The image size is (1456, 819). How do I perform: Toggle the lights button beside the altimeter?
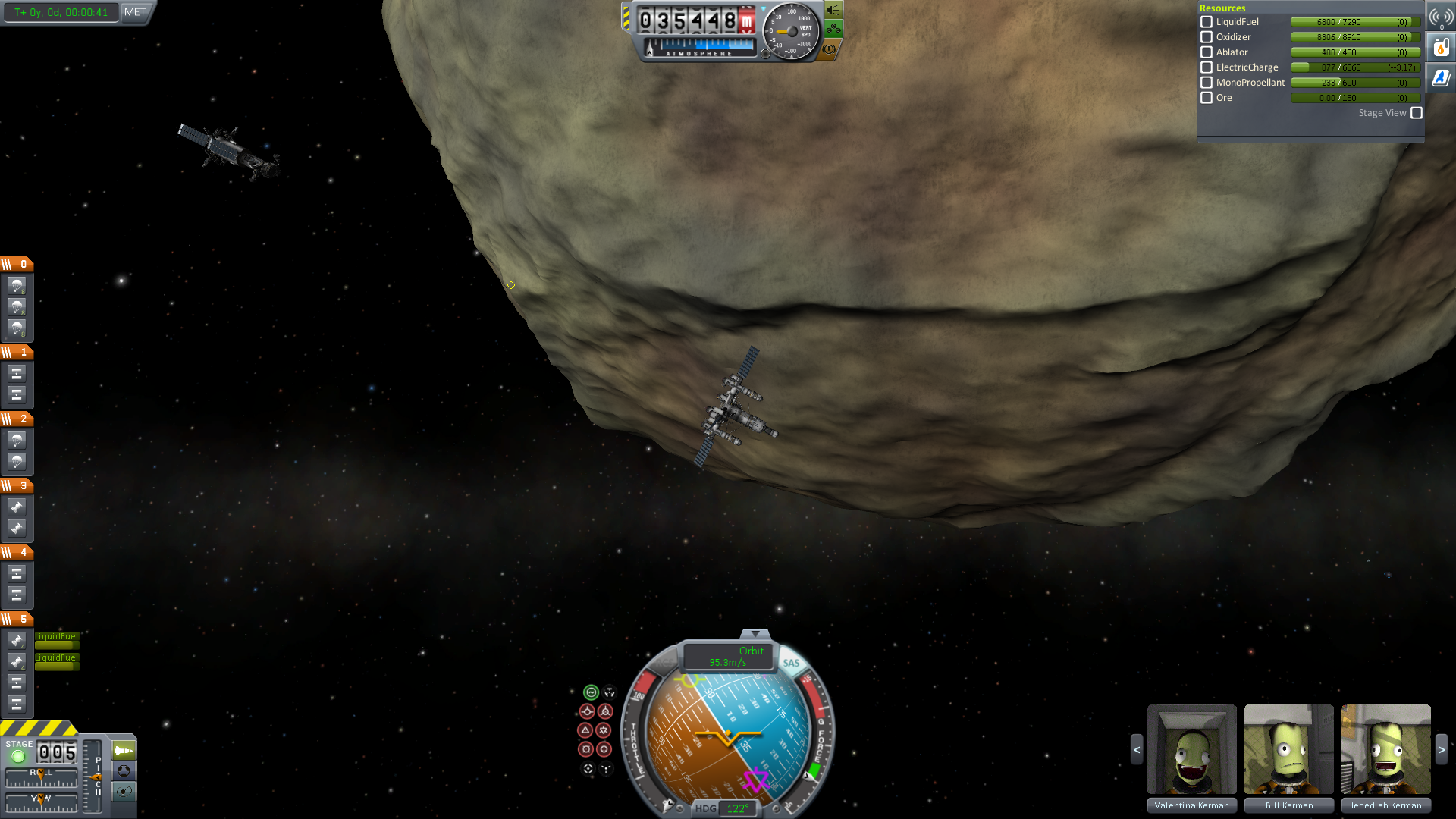(x=833, y=10)
